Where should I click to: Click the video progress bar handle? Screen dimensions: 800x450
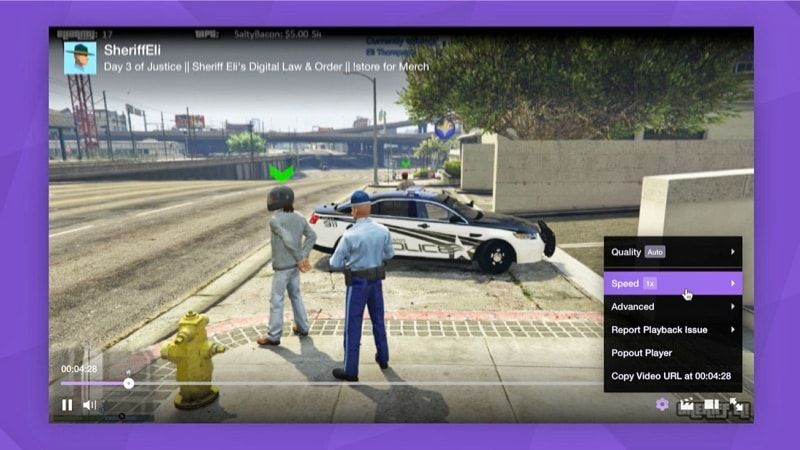[x=129, y=383]
